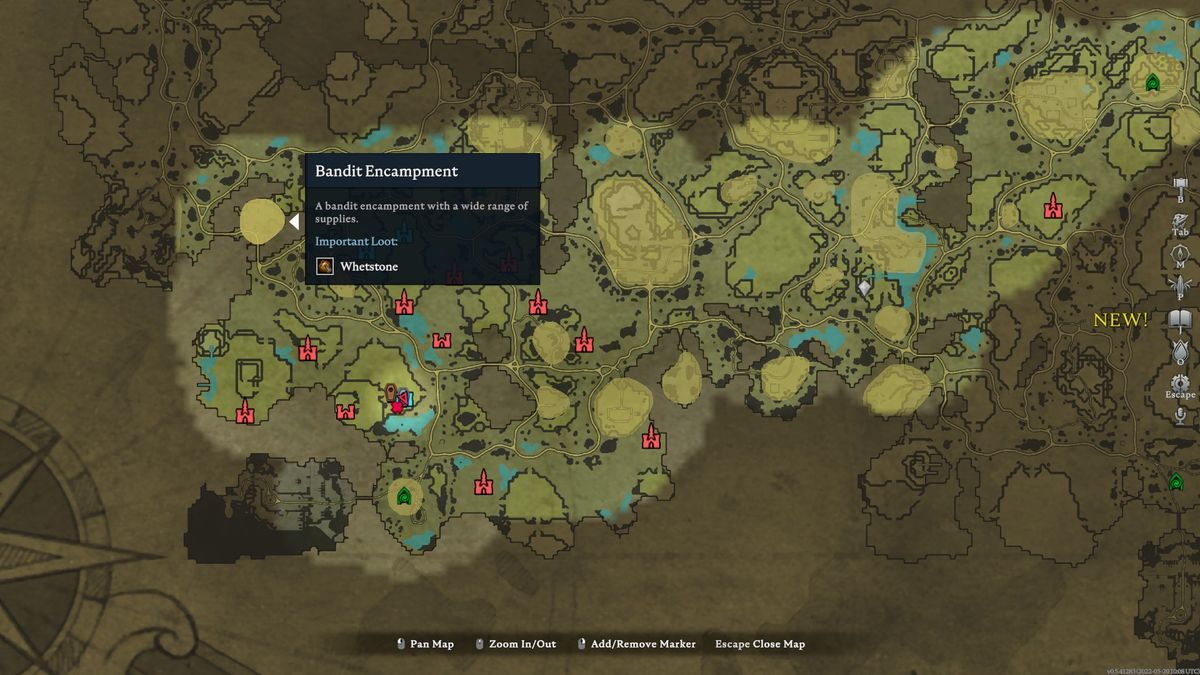Click the player position marker on the map
The width and height of the screenshot is (1200, 675).
pos(397,398)
